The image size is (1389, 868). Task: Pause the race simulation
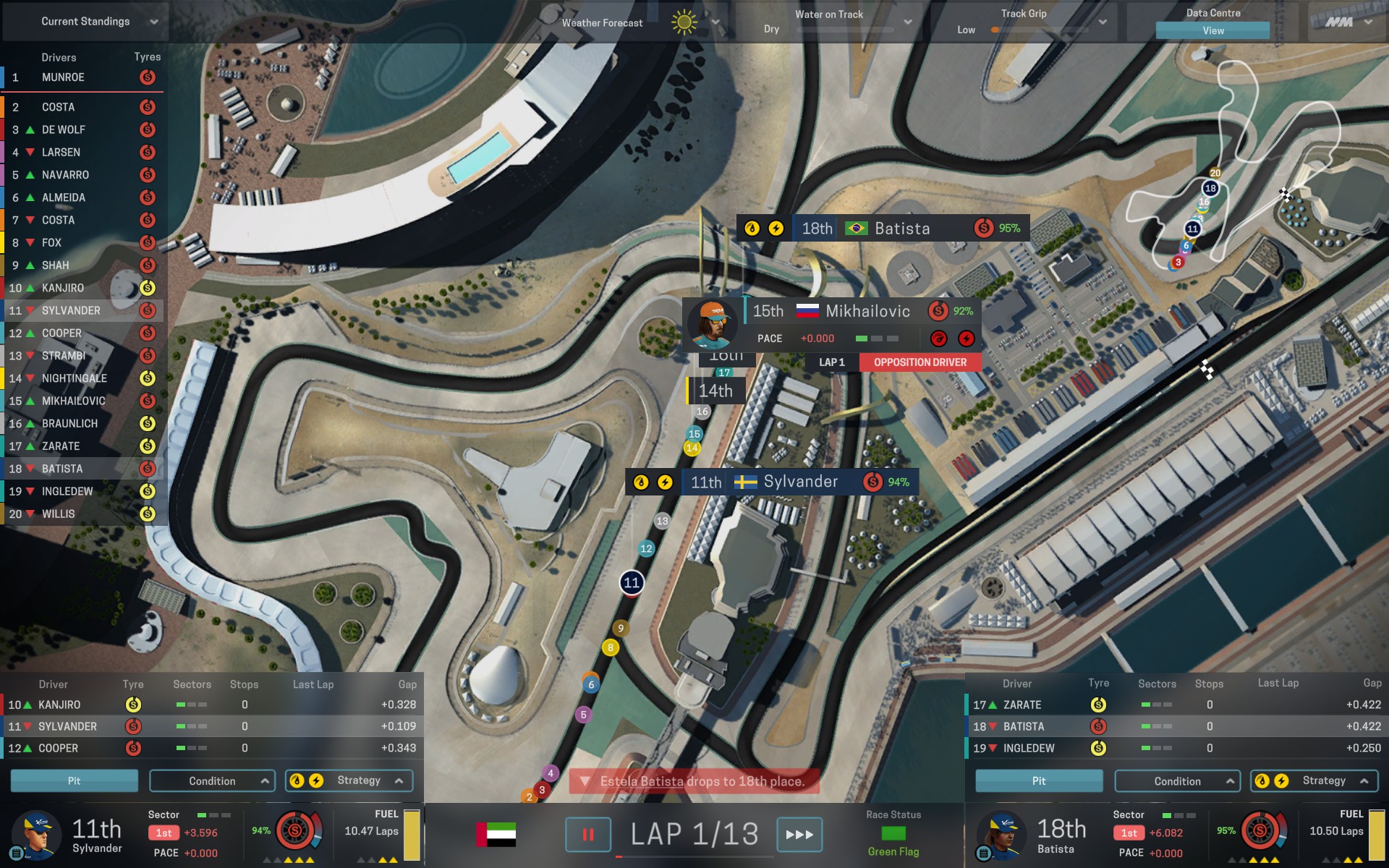point(587,835)
